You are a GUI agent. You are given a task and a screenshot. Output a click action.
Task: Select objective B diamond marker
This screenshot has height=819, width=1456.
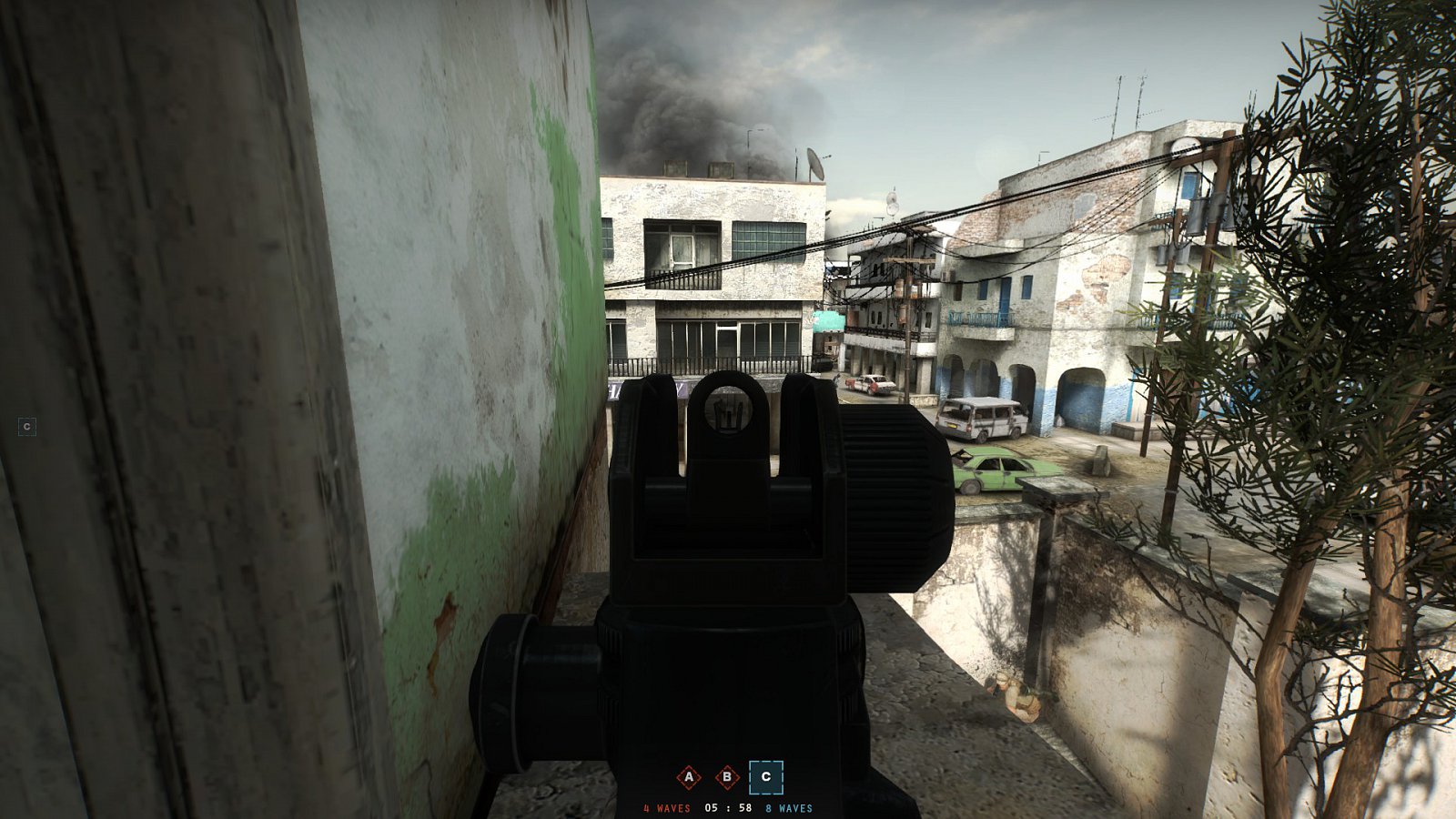[x=726, y=777]
